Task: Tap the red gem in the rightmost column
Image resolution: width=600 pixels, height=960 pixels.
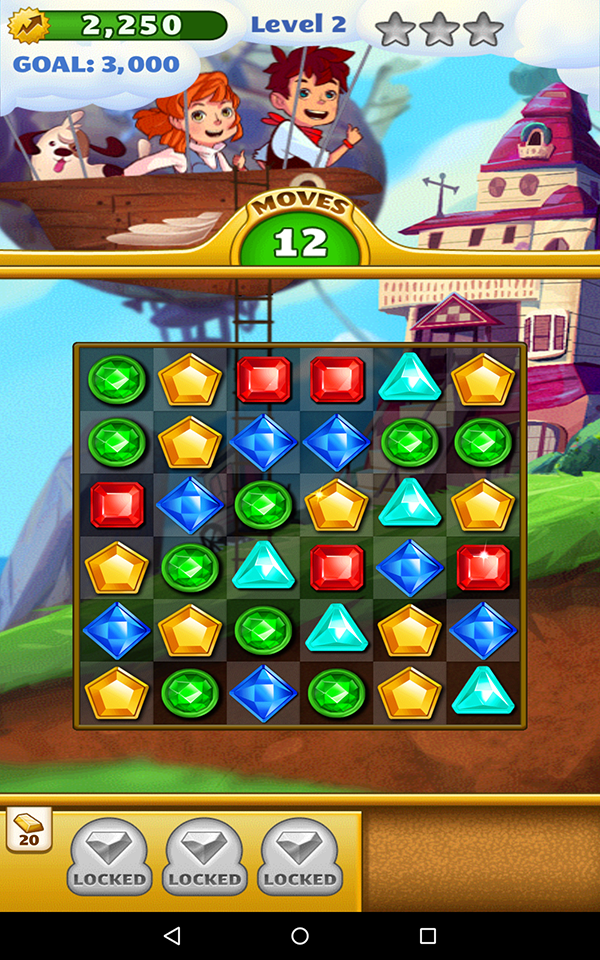Action: (483, 567)
